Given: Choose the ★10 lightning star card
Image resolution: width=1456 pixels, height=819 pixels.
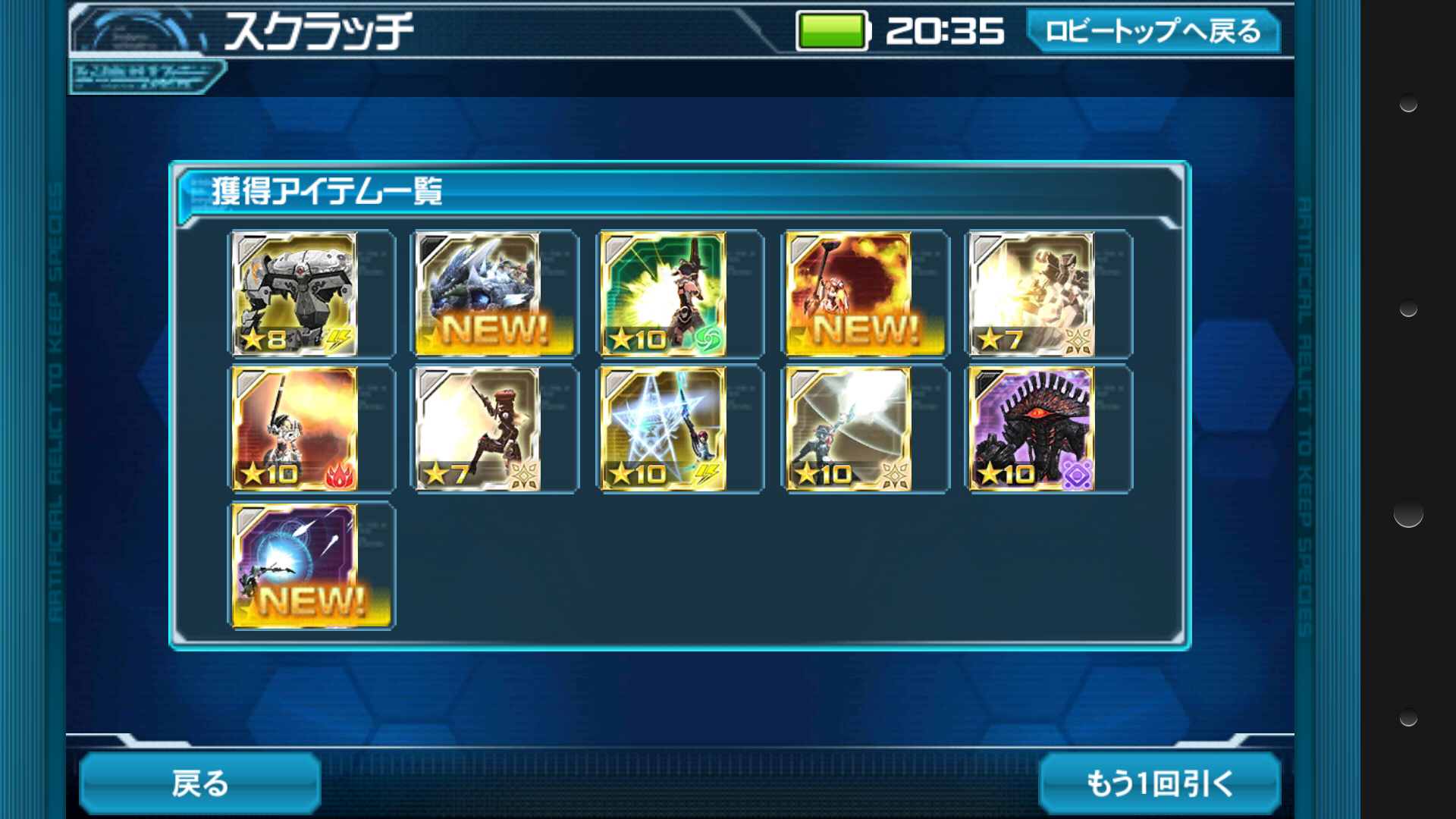Looking at the screenshot, I should click(664, 429).
